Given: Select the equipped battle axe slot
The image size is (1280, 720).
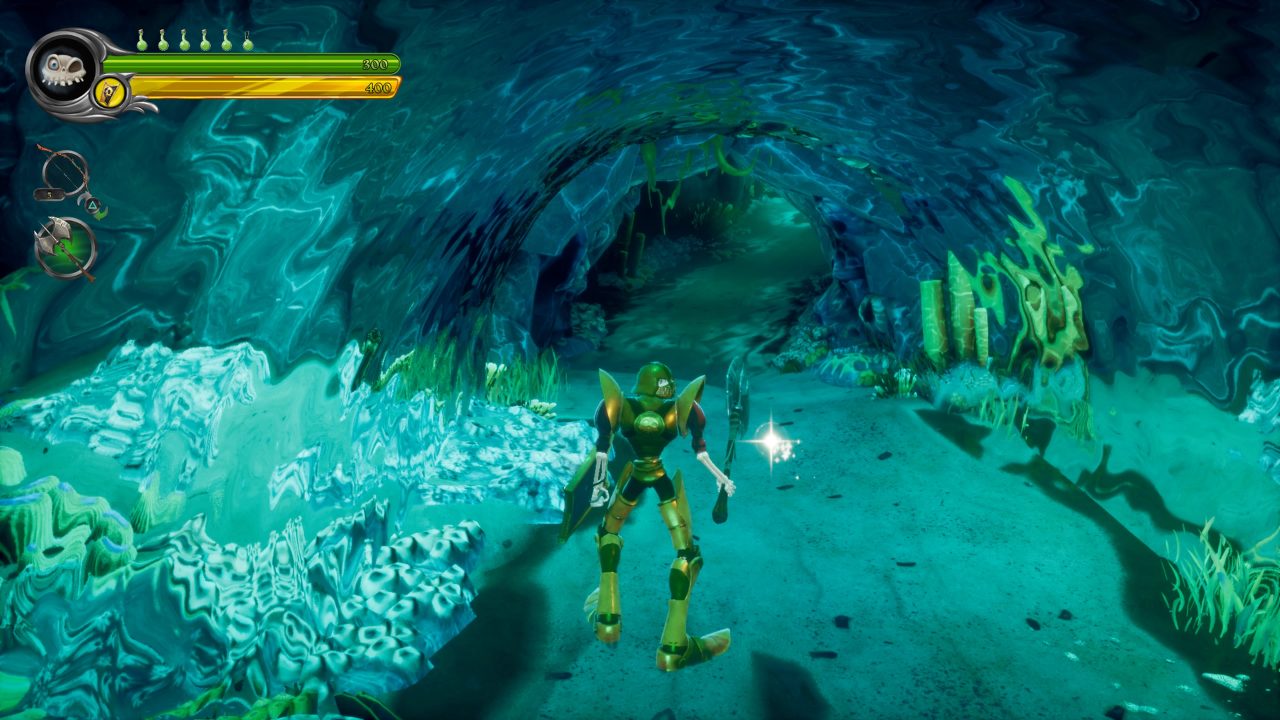Looking at the screenshot, I should pyautogui.click(x=65, y=246).
